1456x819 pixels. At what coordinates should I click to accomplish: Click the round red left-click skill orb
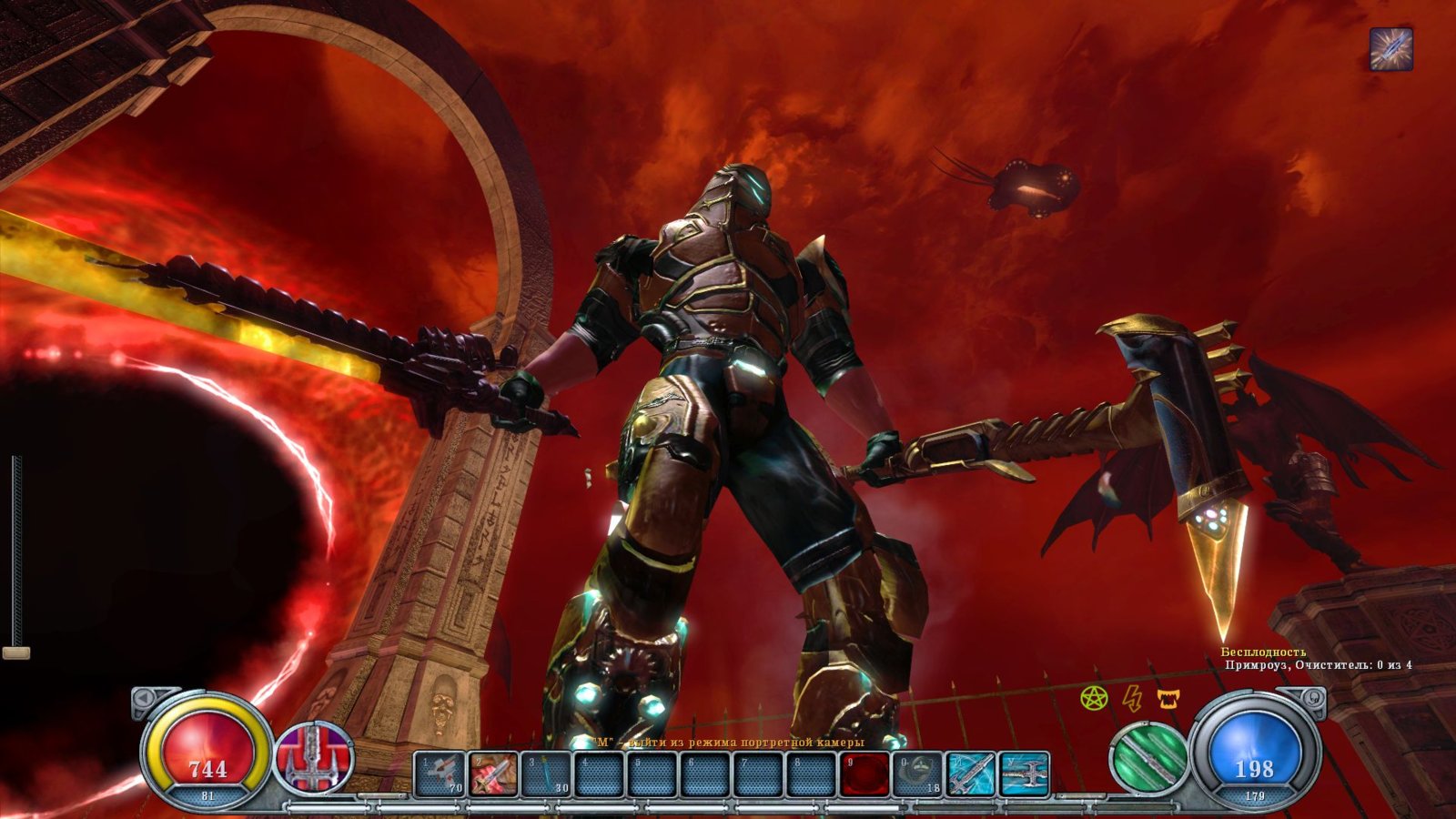314,757
